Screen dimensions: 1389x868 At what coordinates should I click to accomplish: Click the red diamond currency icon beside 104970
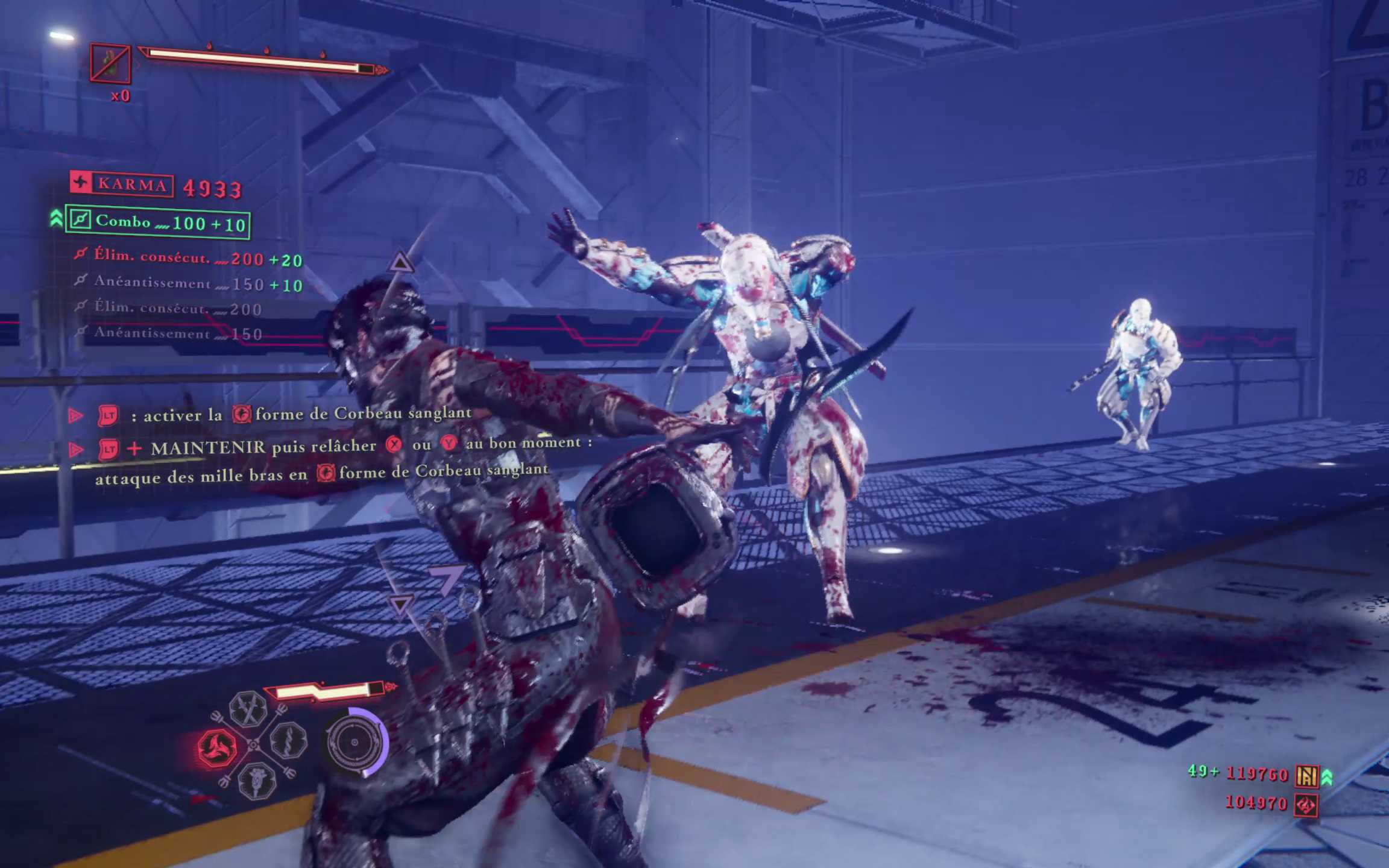1306,805
